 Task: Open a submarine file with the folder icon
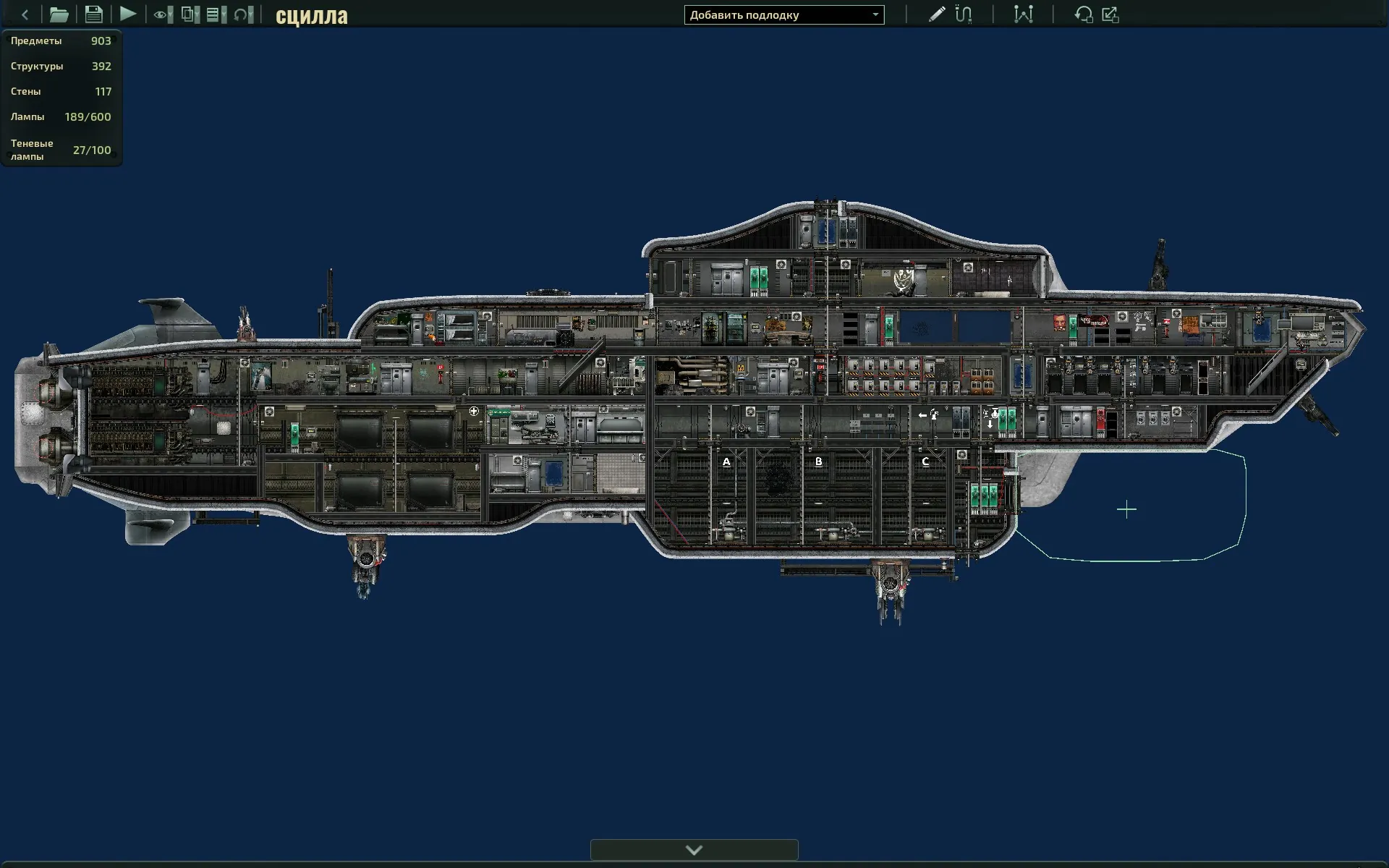pyautogui.click(x=59, y=14)
